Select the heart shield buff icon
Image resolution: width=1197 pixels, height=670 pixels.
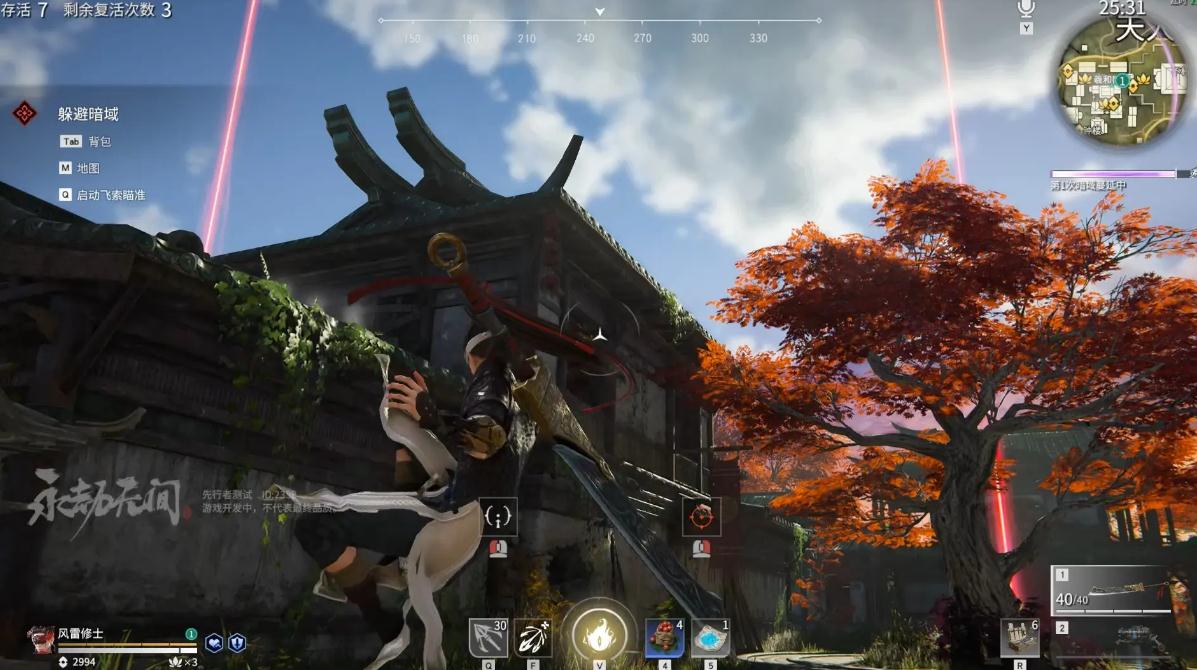214,643
